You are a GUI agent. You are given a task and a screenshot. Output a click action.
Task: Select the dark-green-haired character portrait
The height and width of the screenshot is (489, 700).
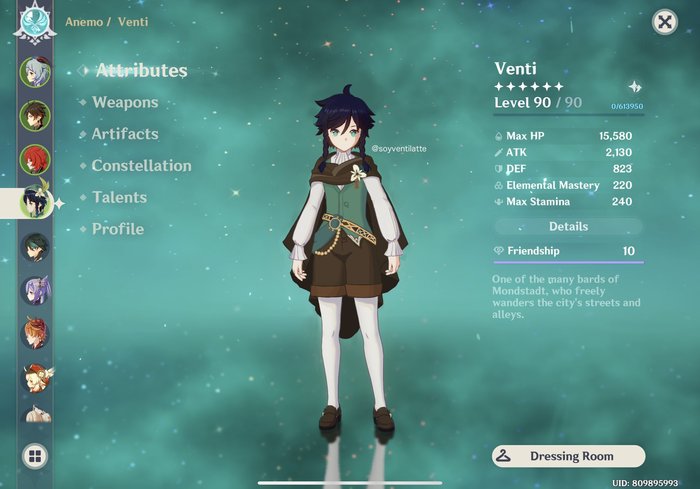point(34,247)
